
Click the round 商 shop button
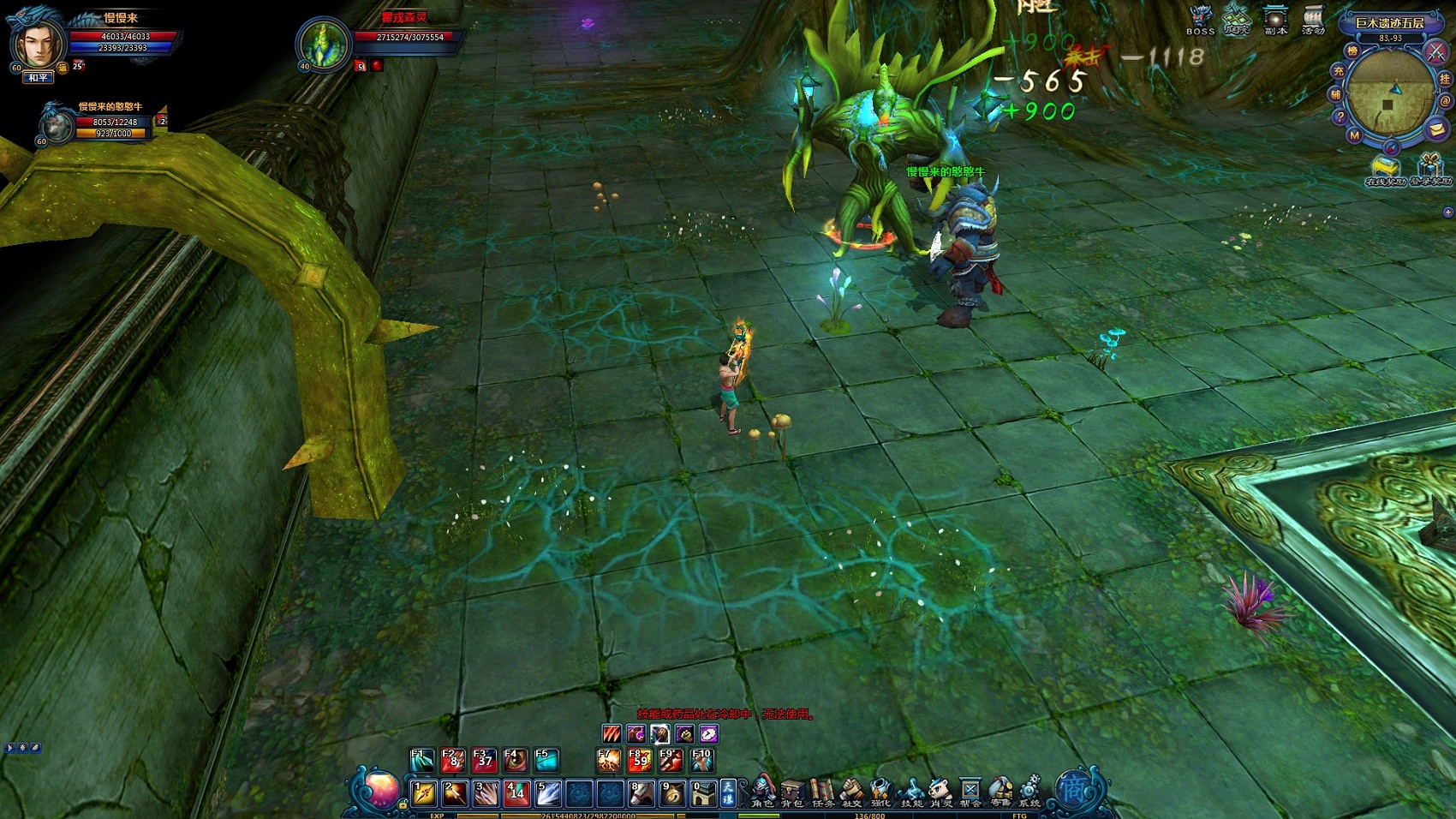(x=1073, y=788)
